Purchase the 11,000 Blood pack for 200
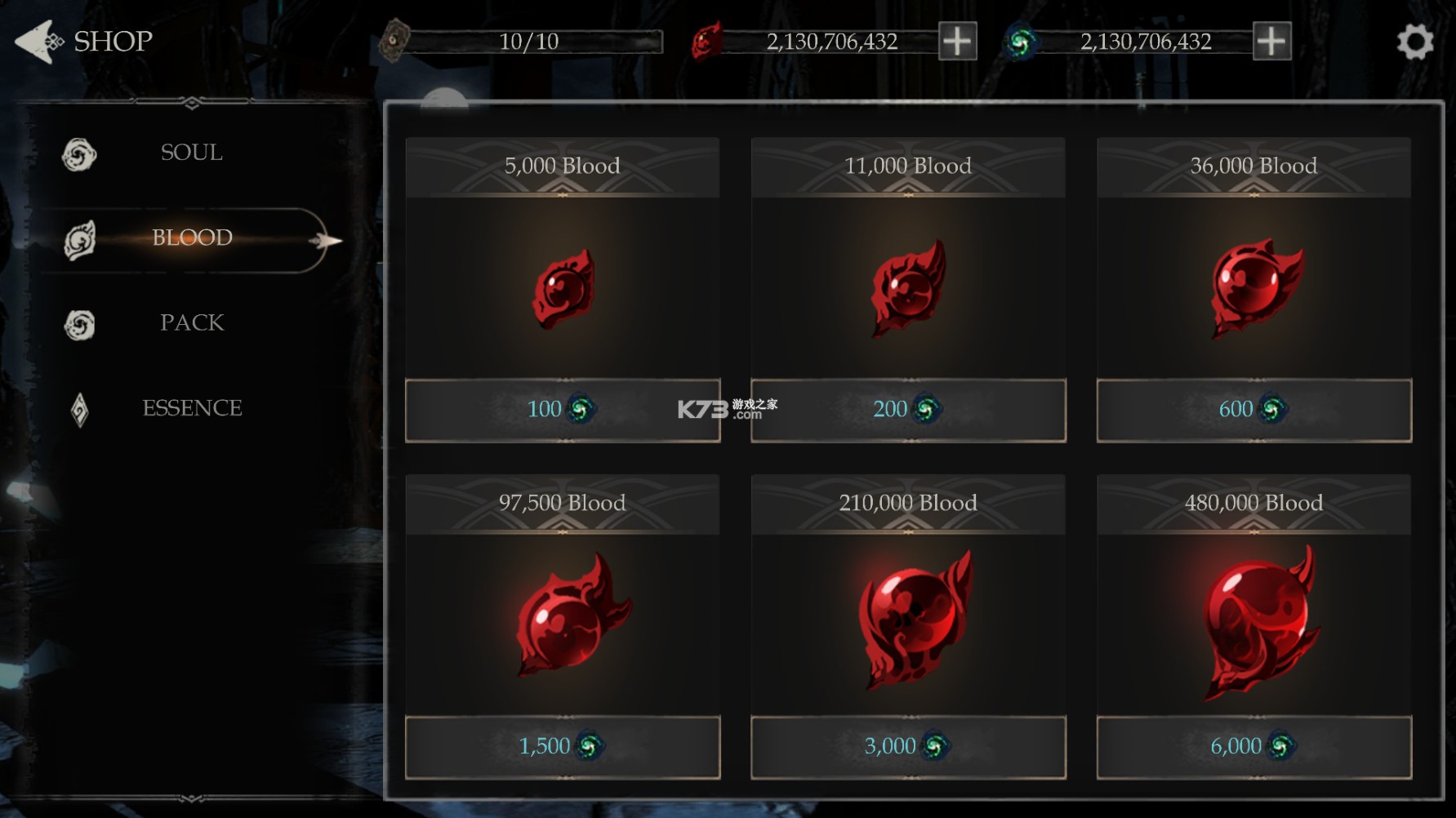 click(x=908, y=410)
